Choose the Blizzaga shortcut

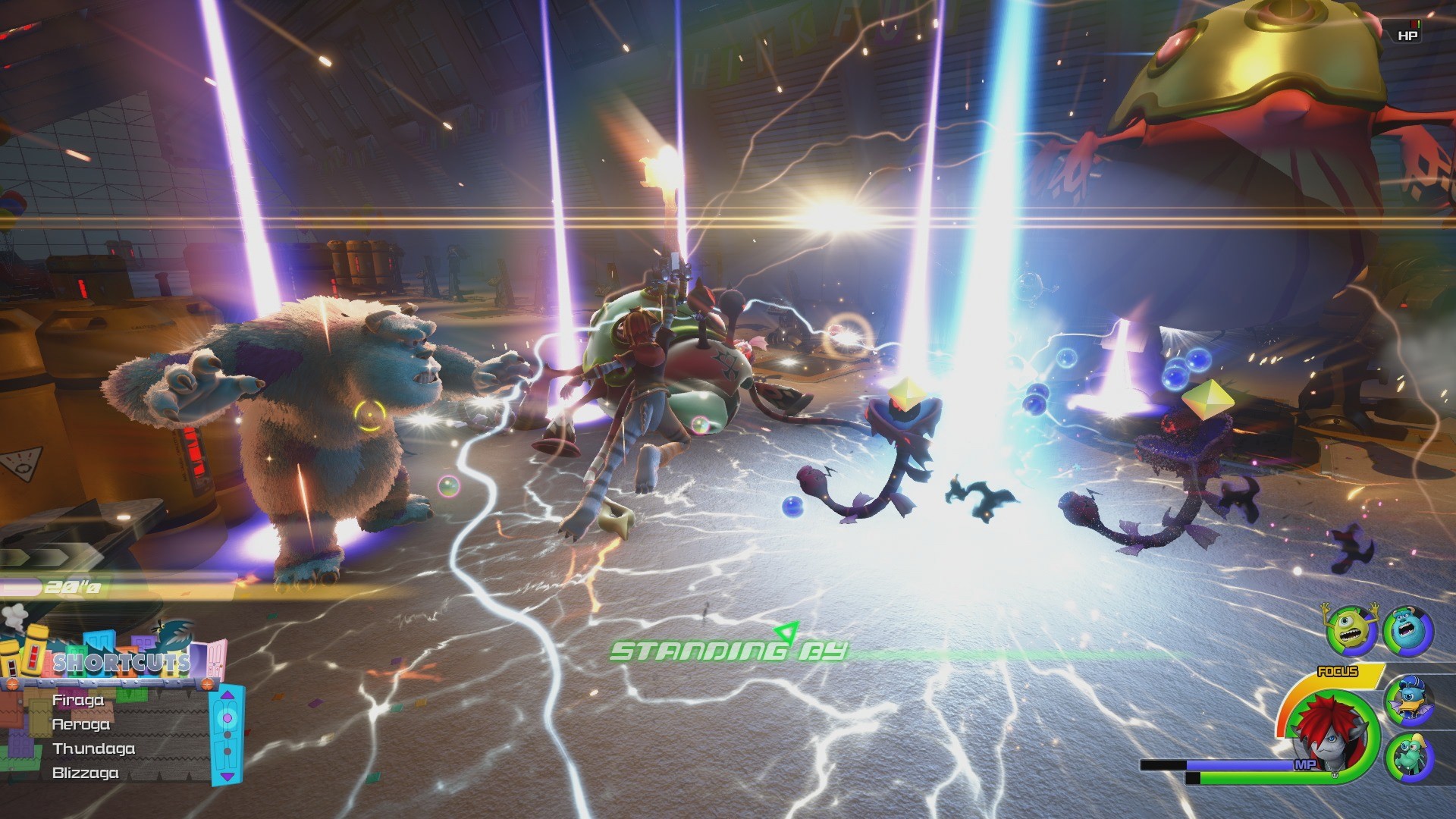[85, 773]
